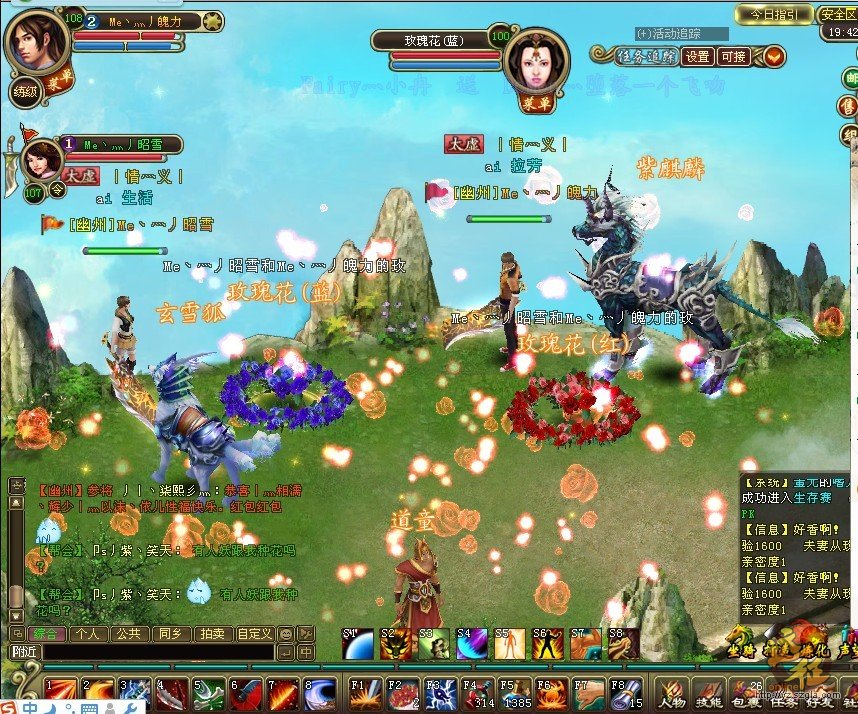Collapse tracker with the orange arrow button

[x=774, y=57]
